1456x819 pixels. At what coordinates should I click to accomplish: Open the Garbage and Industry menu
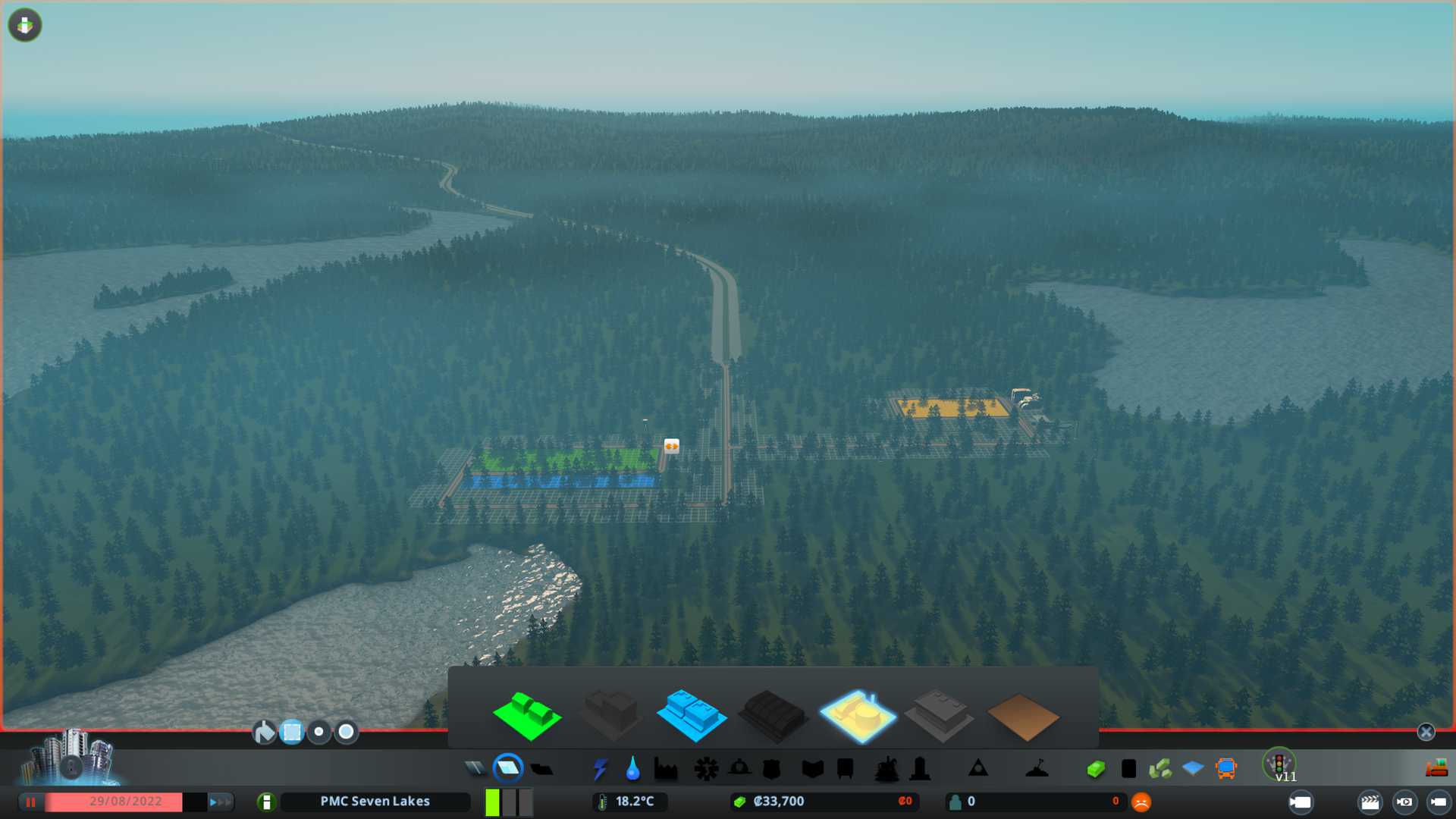pos(666,769)
